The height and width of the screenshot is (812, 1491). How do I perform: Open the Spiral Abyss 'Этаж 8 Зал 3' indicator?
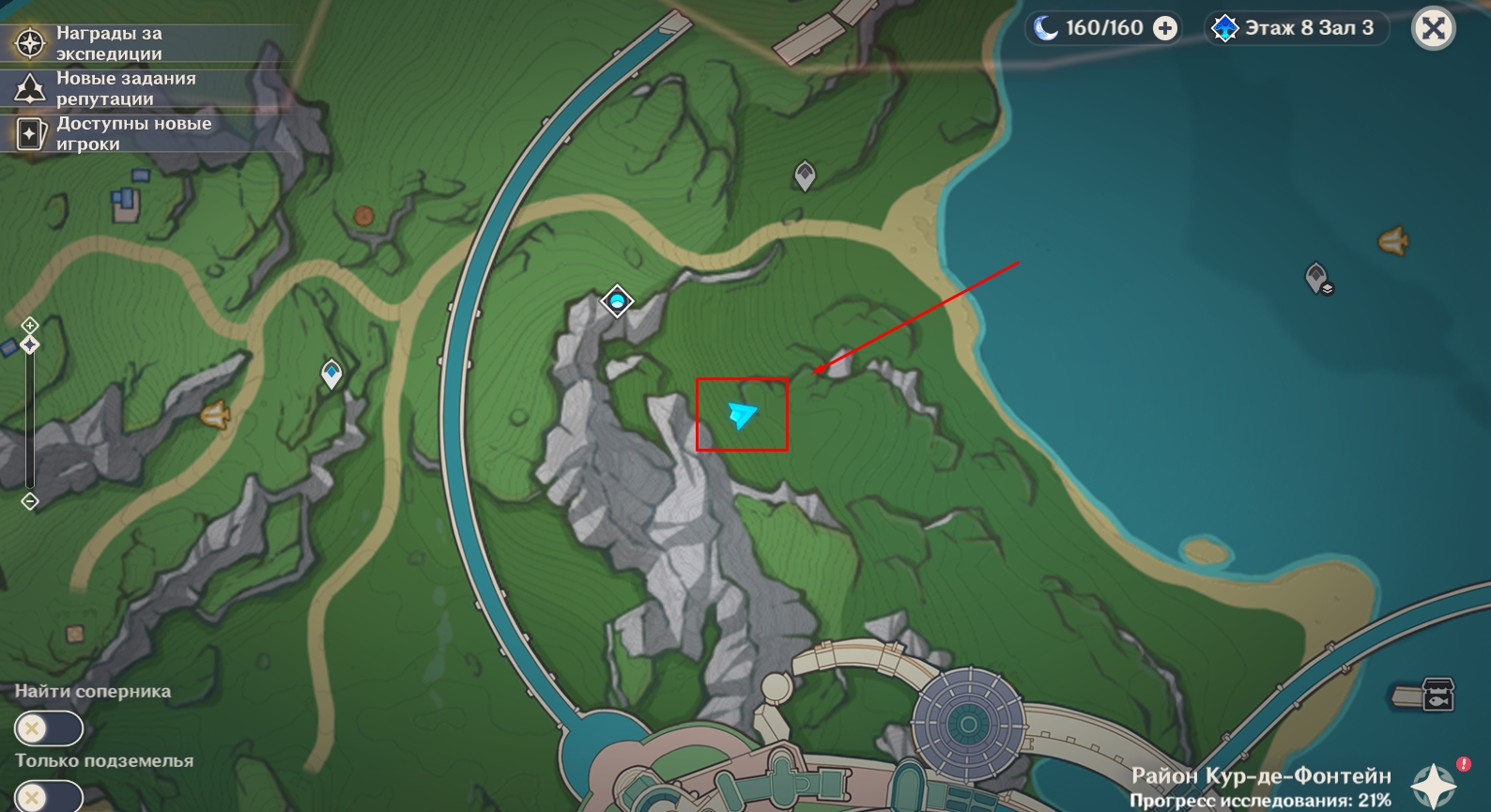click(1297, 28)
